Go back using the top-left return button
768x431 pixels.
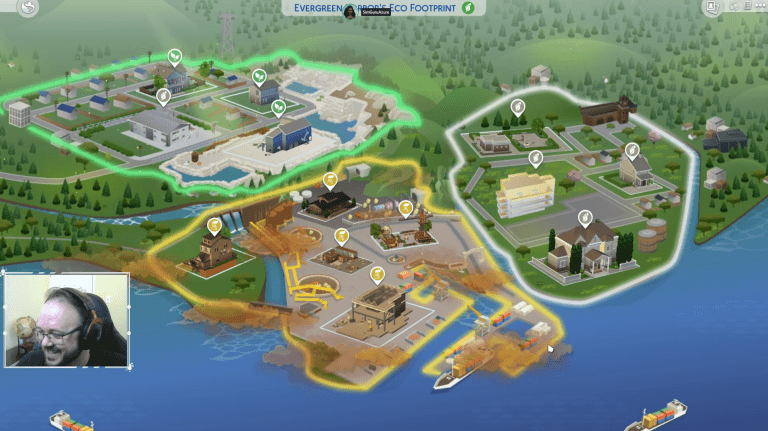[x=28, y=9]
